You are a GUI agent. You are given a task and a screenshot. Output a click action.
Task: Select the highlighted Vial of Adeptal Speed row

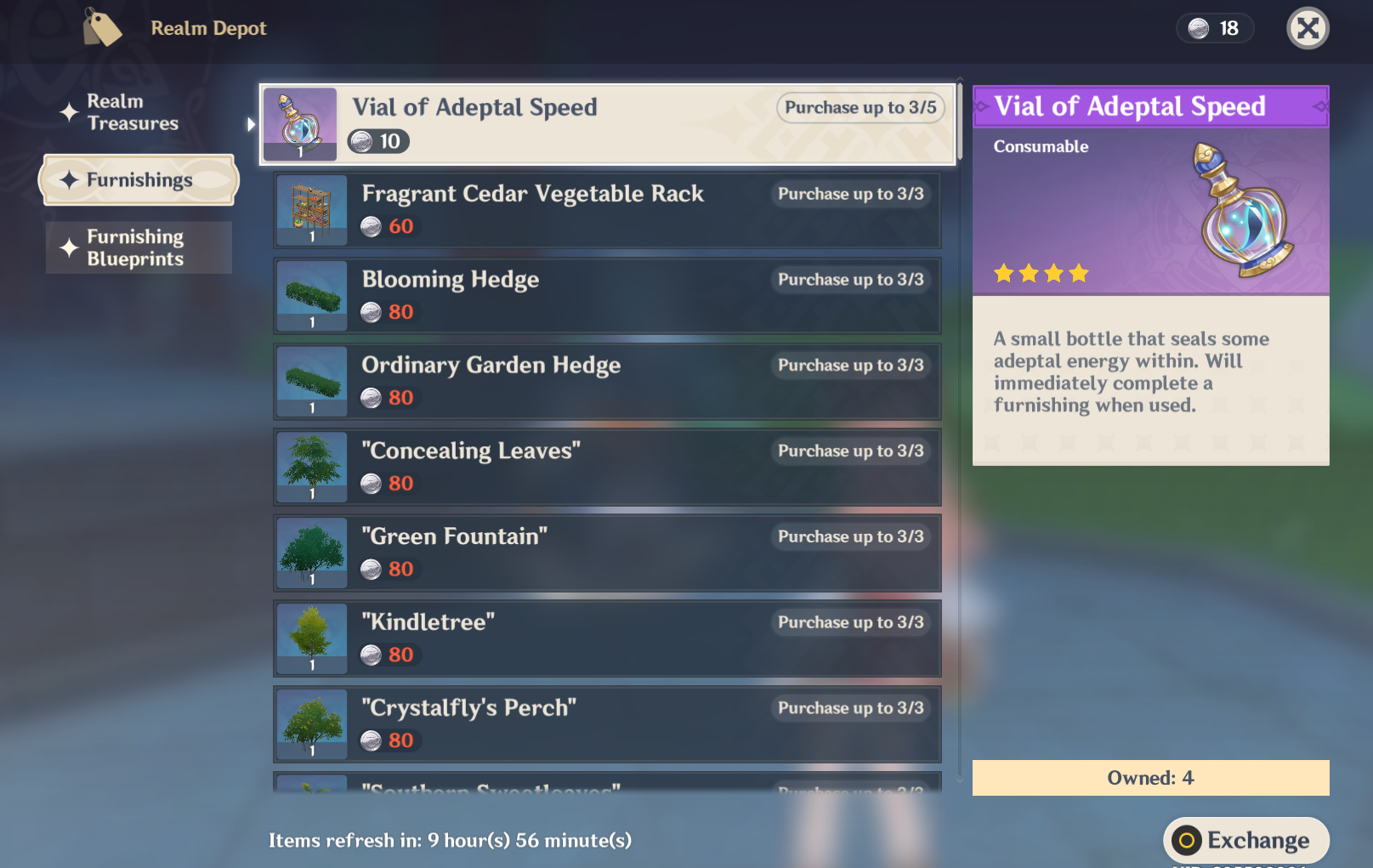pos(607,124)
